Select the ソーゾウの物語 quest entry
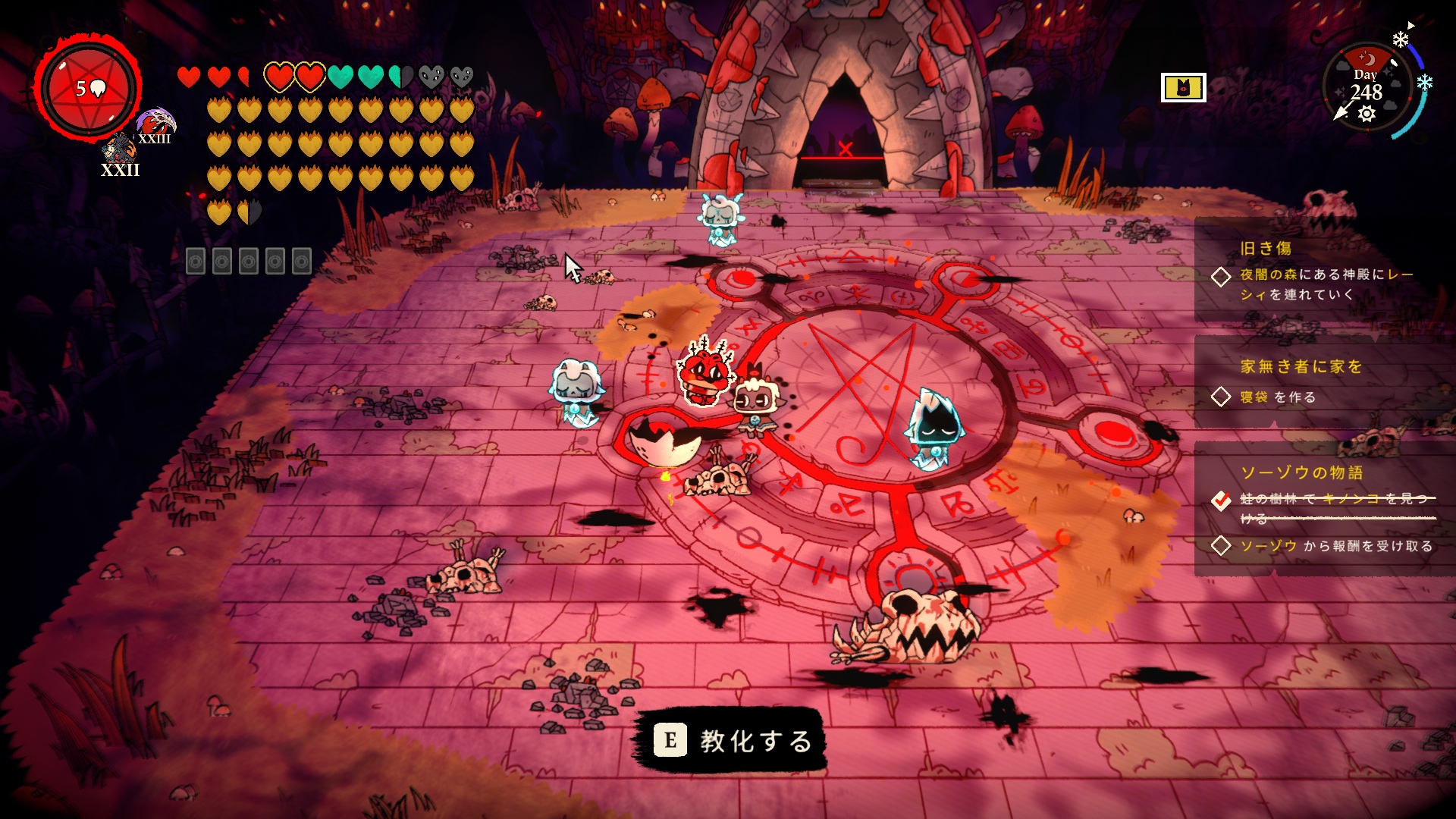 (x=1301, y=473)
